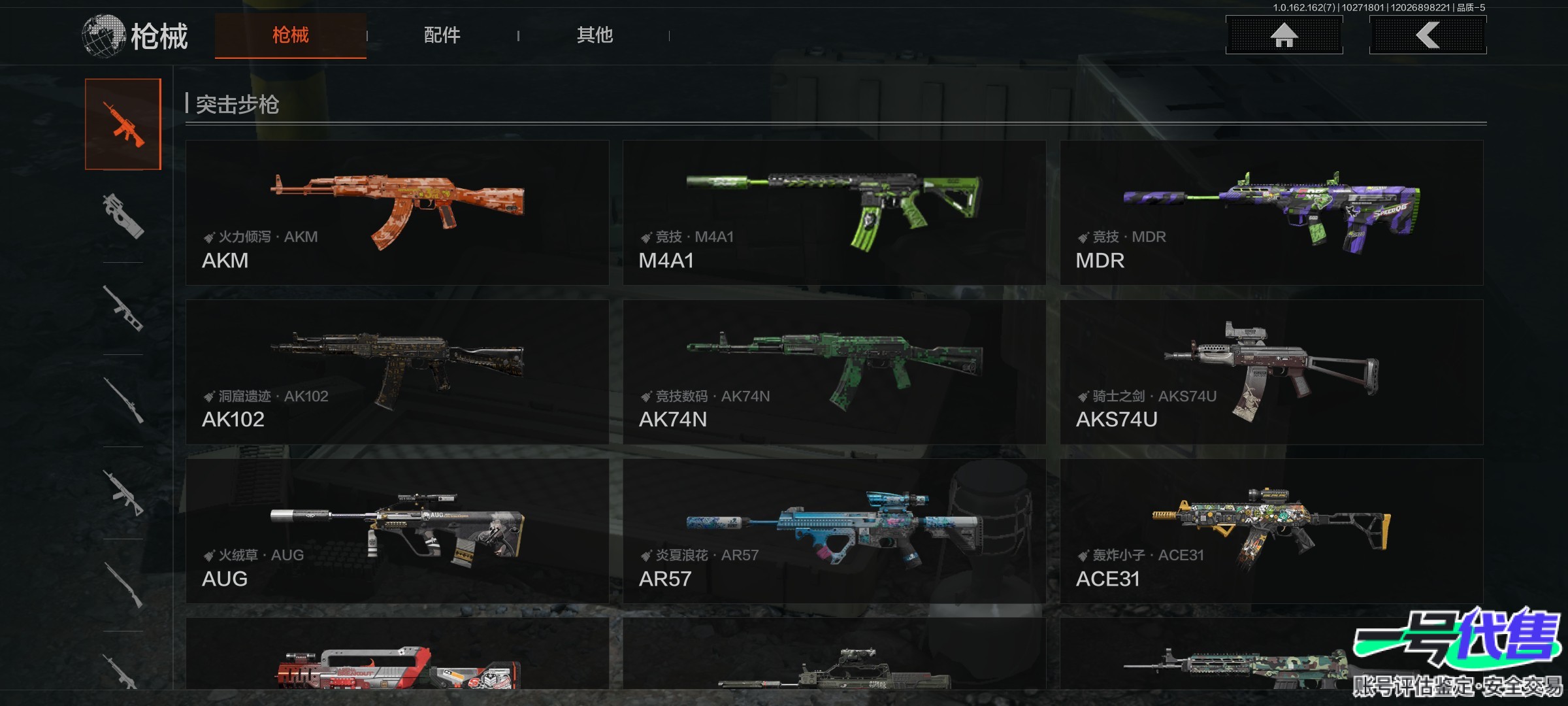Screen dimensions: 1568x706
Task: Open the blue AR57 weapon card
Action: [834, 531]
